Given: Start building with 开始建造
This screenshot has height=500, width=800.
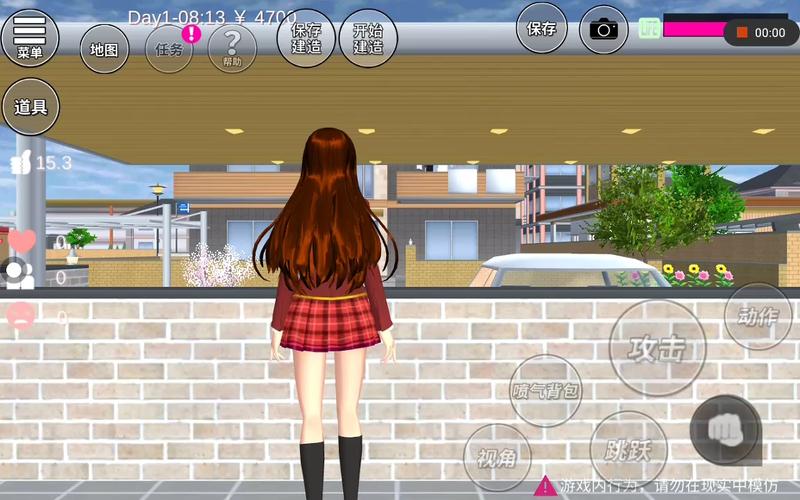Looking at the screenshot, I should click(x=368, y=39).
